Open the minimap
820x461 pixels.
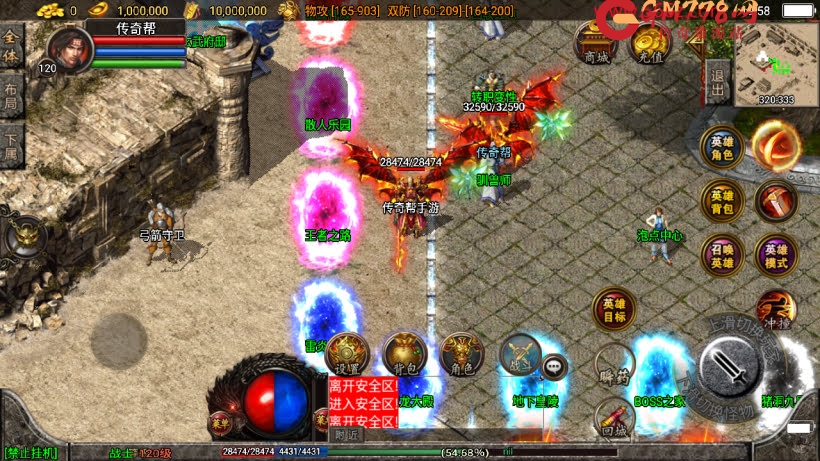[x=776, y=62]
